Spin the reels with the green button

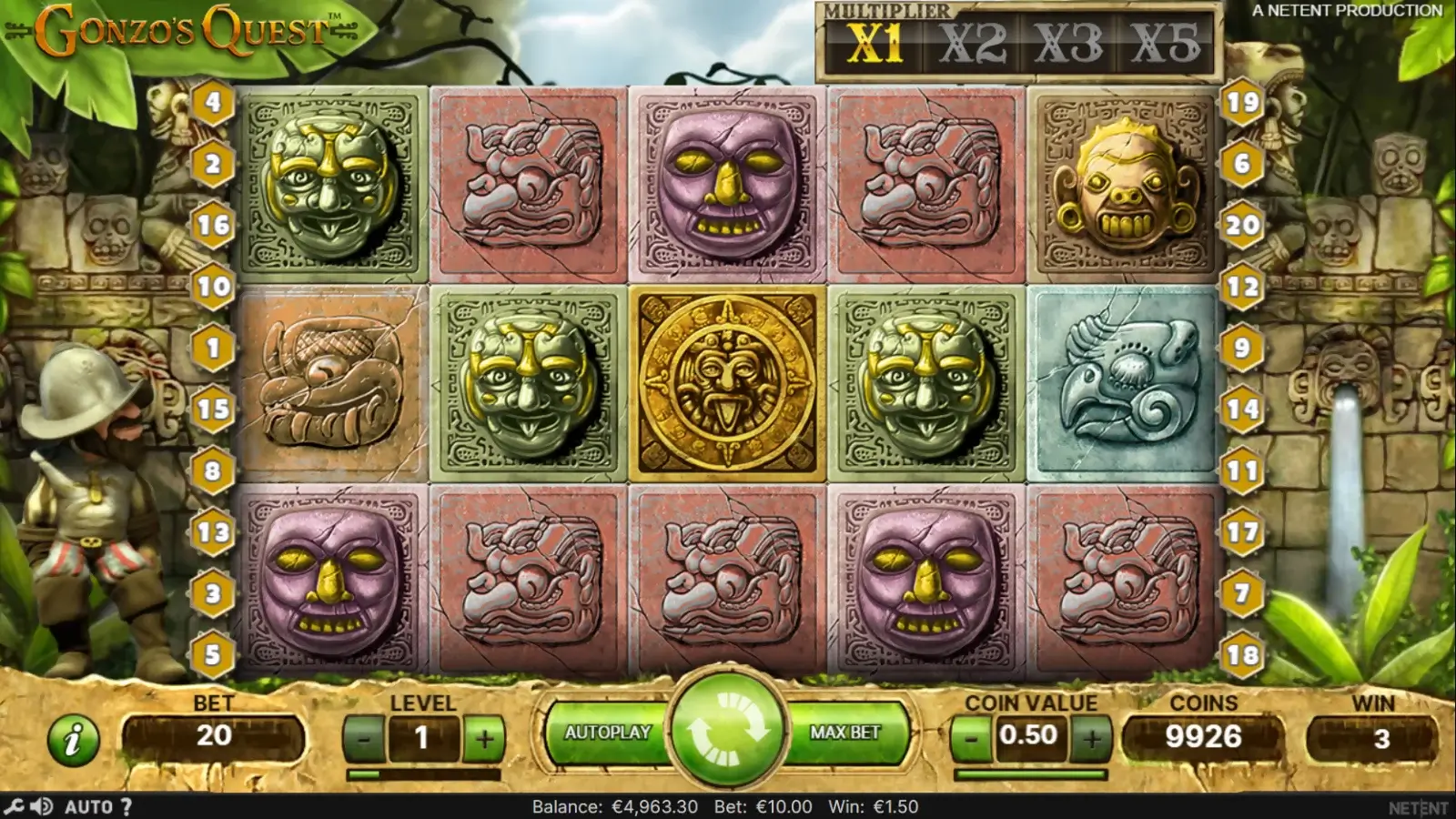[x=727, y=733]
